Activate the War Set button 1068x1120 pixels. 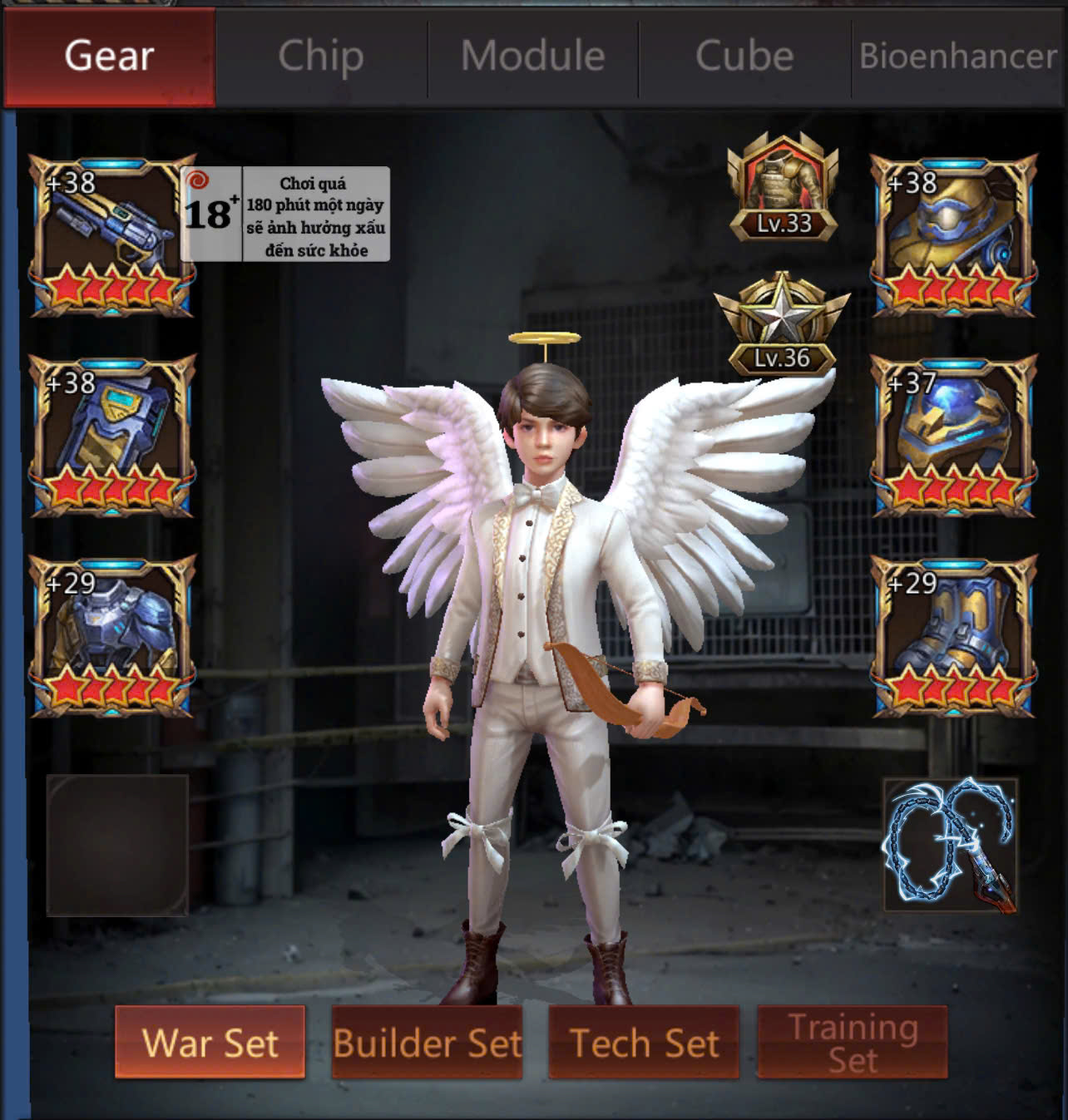[210, 1043]
